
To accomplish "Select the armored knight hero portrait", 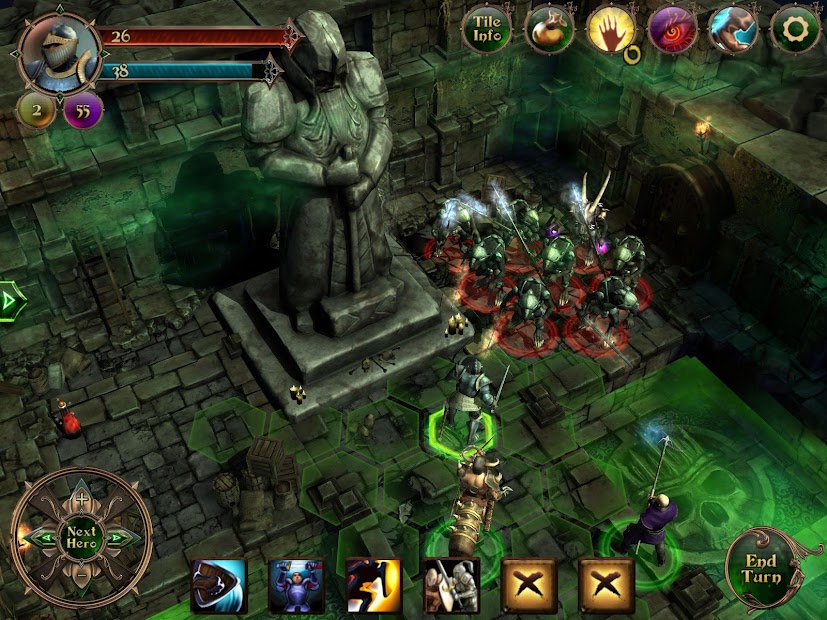I will [x=59, y=51].
